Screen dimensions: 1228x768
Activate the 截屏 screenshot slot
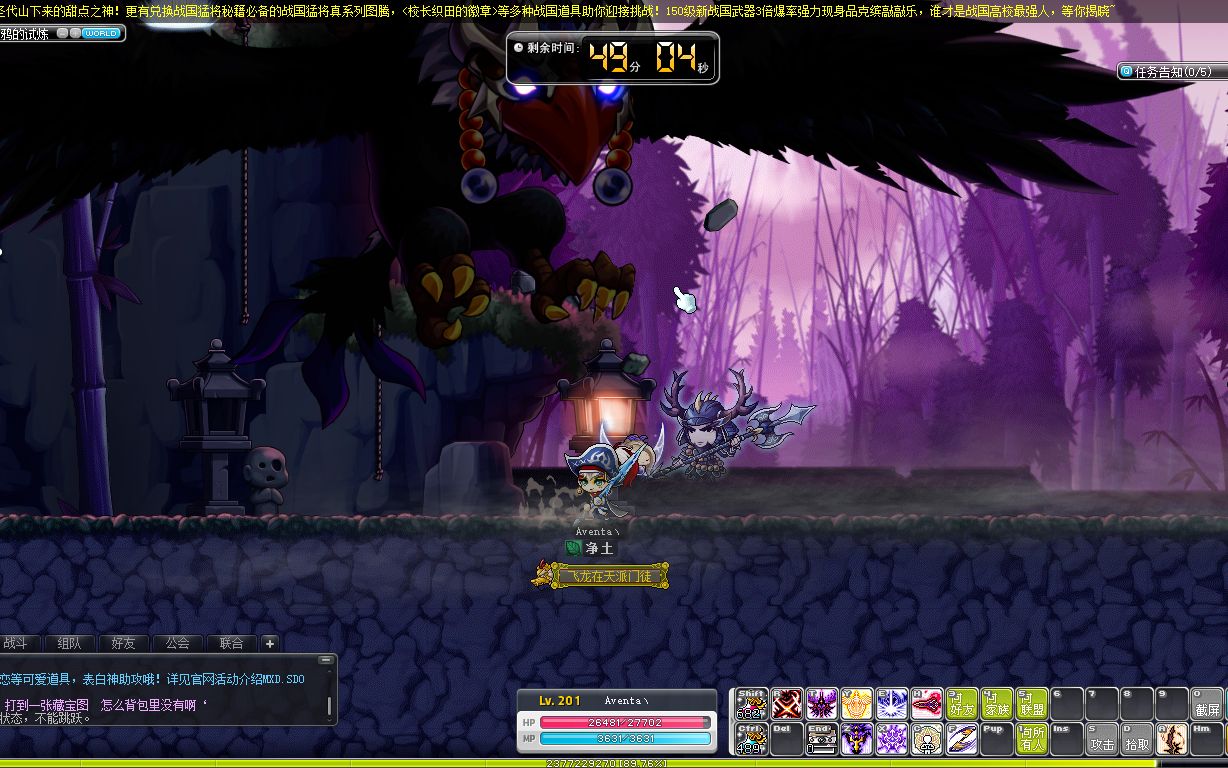coord(1207,704)
